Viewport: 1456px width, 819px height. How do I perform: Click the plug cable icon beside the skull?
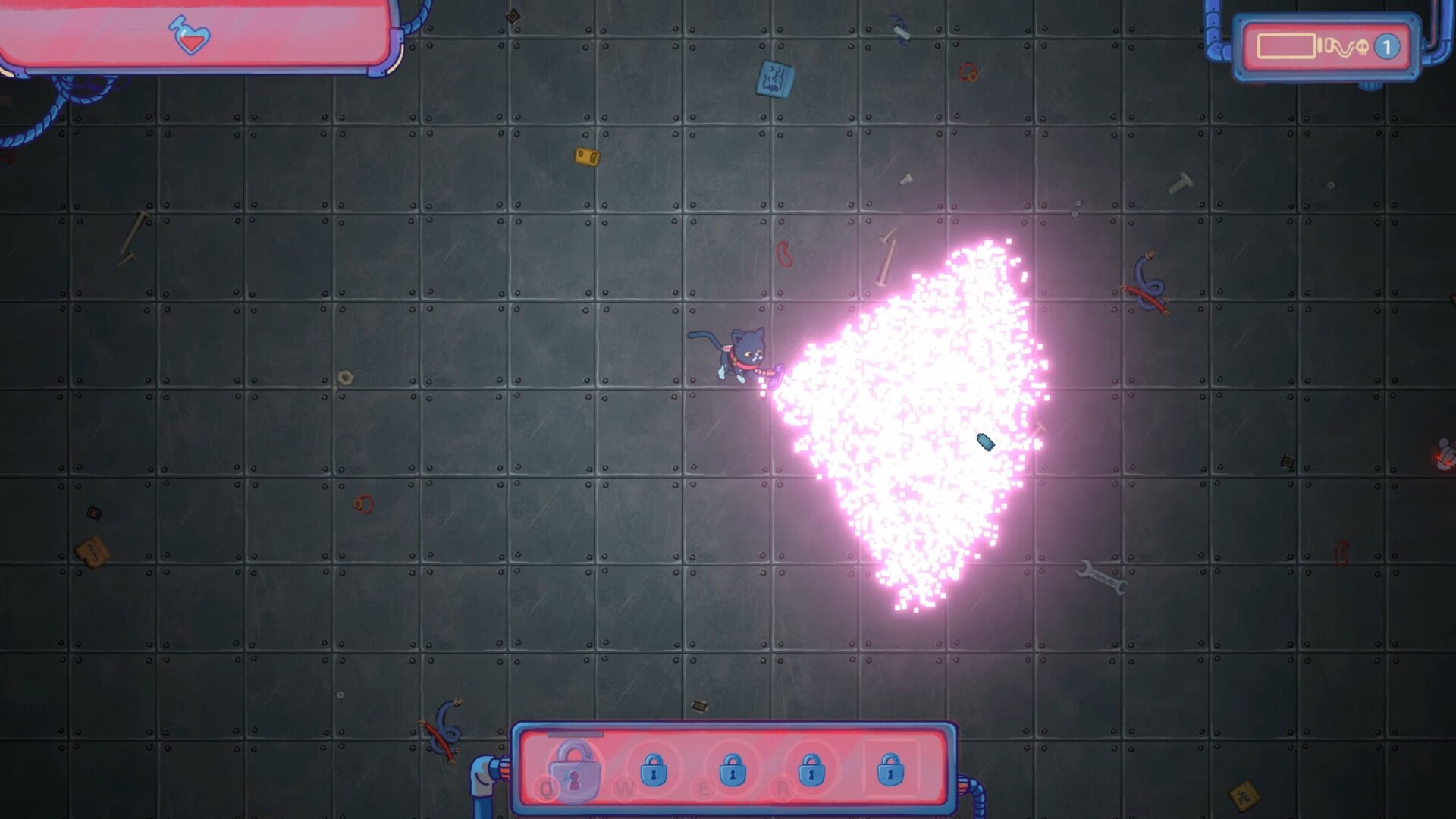coord(1341,47)
